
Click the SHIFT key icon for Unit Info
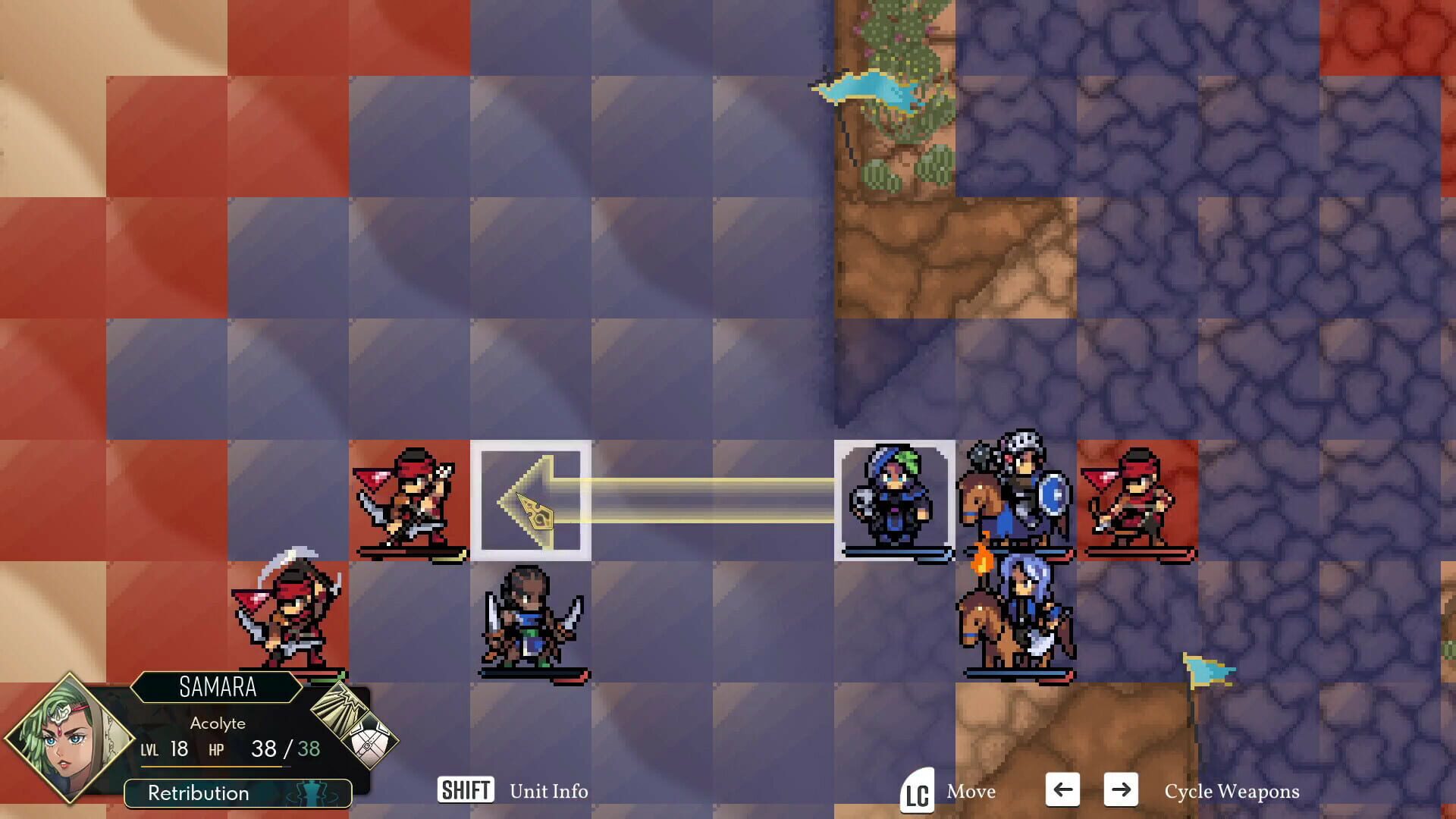click(466, 791)
